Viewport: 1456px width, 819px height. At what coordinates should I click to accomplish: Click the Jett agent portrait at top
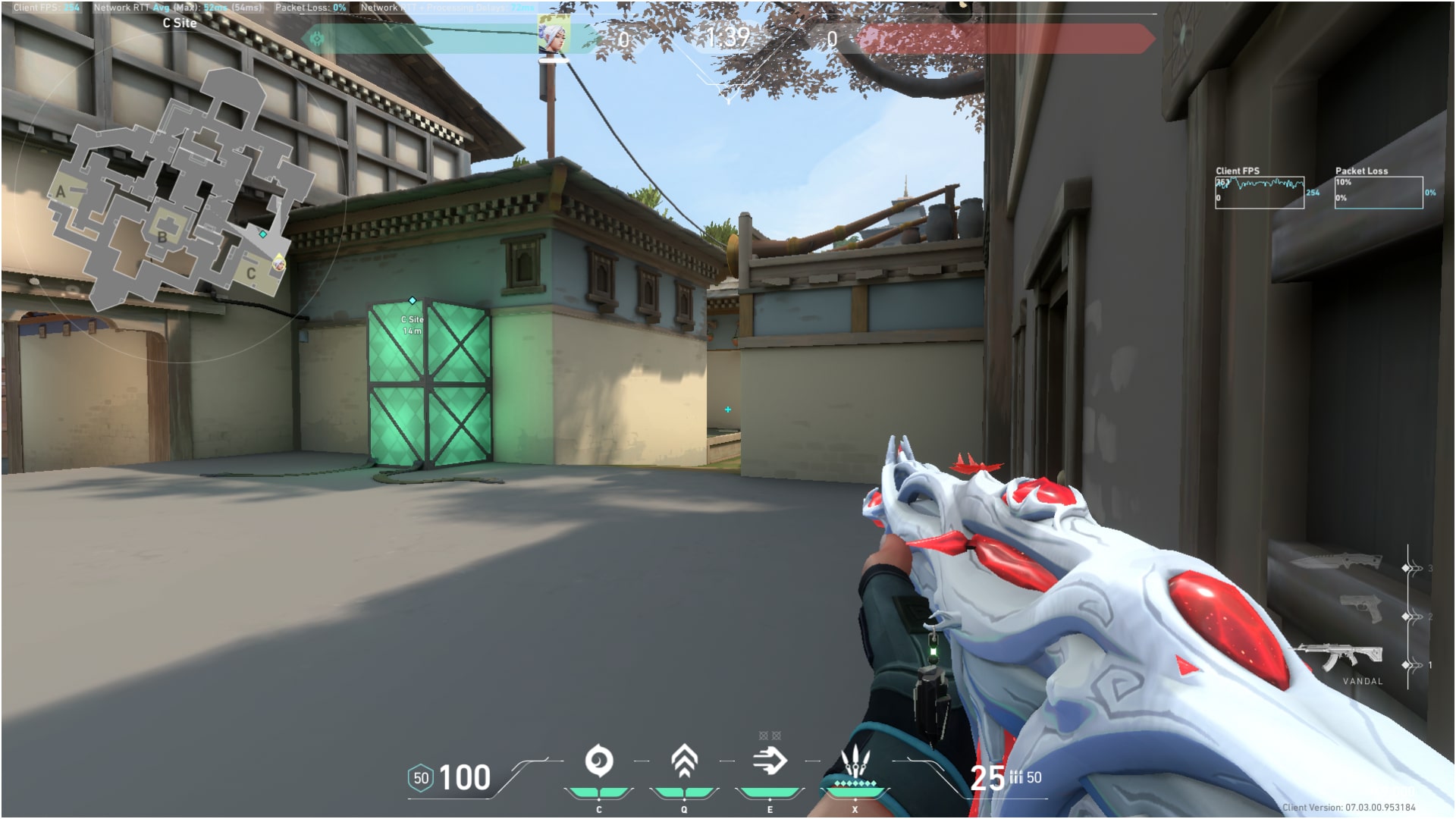point(554,36)
